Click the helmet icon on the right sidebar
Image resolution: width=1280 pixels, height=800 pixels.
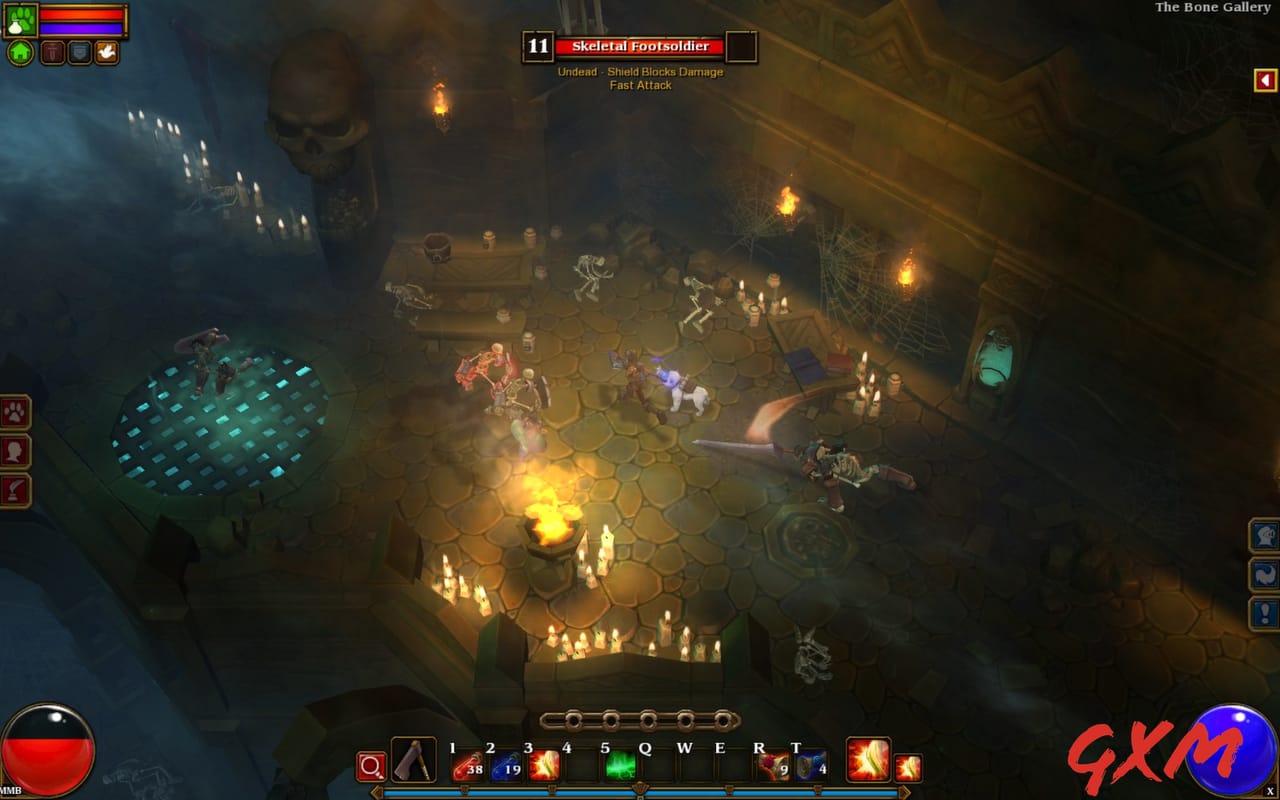(1264, 536)
